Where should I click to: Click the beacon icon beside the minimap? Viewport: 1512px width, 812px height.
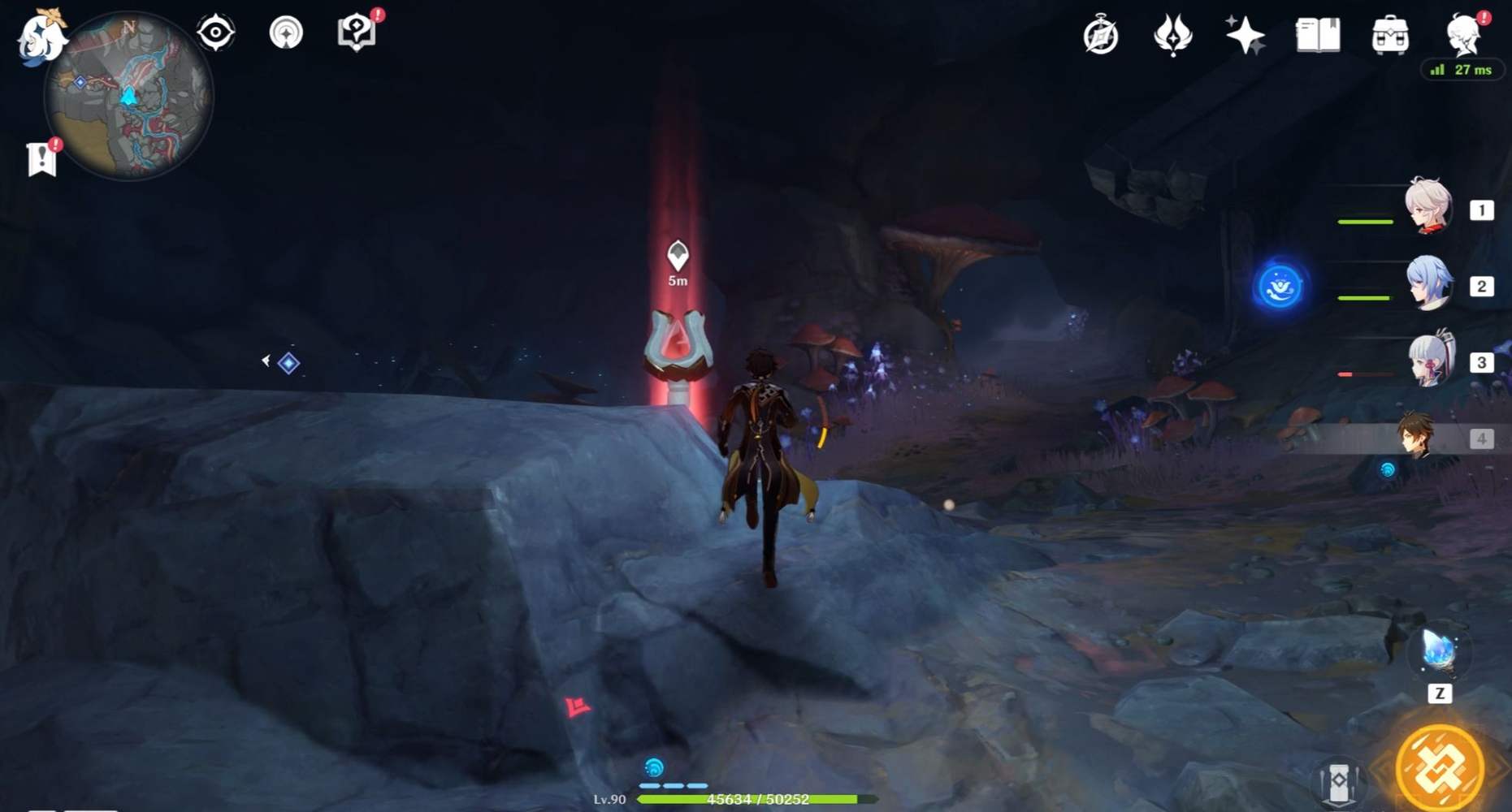tap(286, 33)
